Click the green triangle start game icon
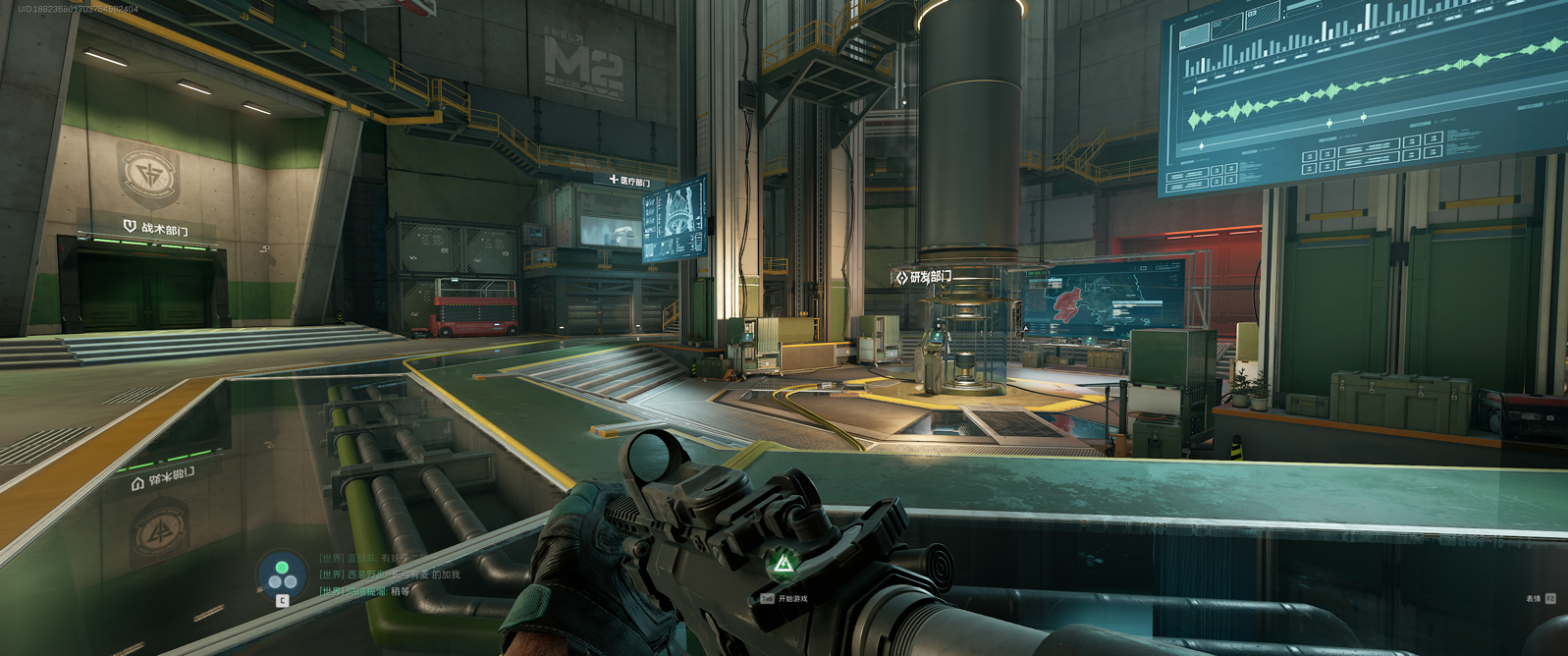This screenshot has height=656, width=1568. [783, 564]
